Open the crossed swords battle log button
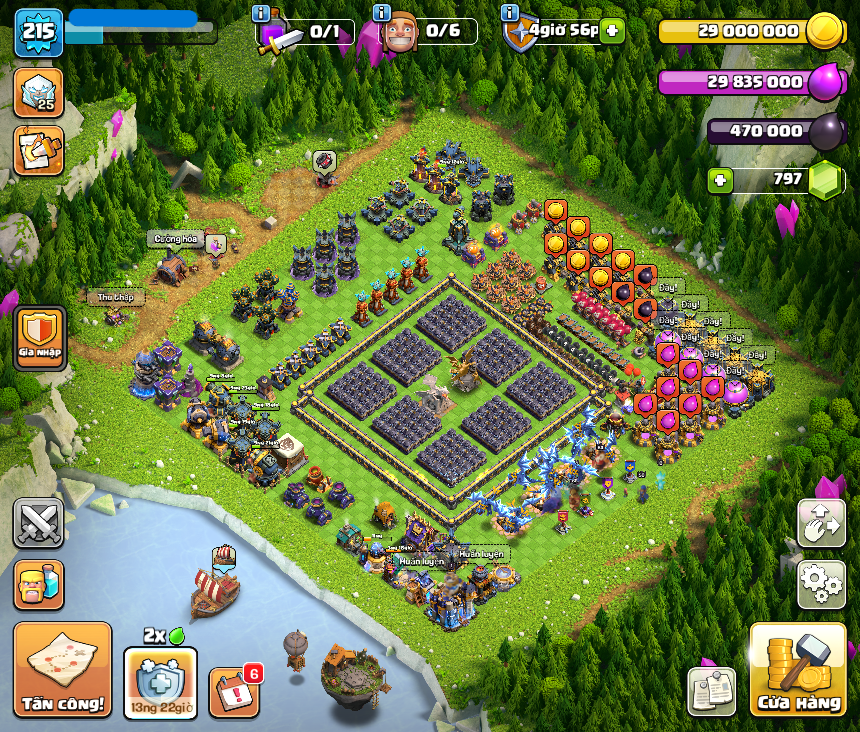Screen dimensions: 860x732 pos(39,523)
